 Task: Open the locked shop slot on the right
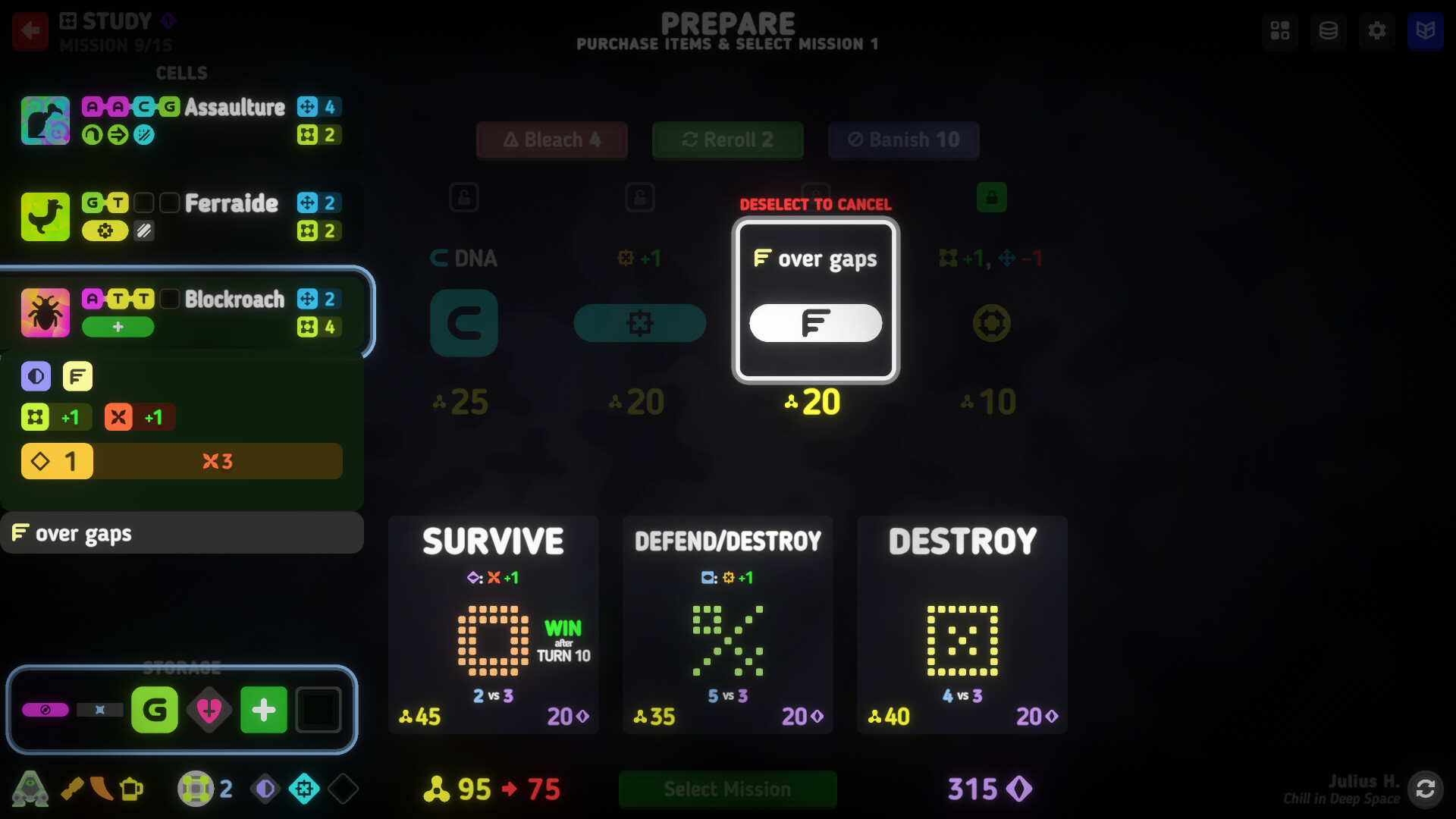[992, 197]
